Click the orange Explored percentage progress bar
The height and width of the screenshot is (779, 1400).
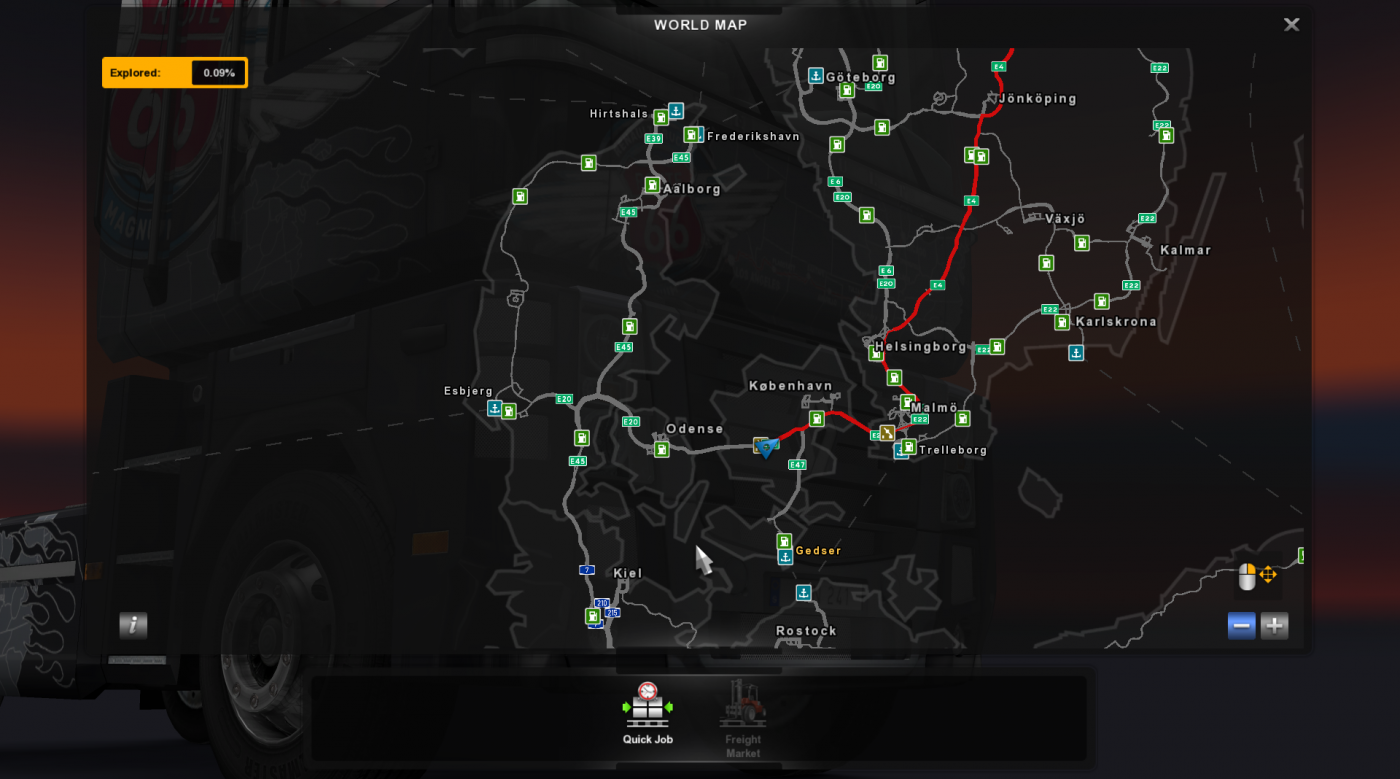click(175, 72)
